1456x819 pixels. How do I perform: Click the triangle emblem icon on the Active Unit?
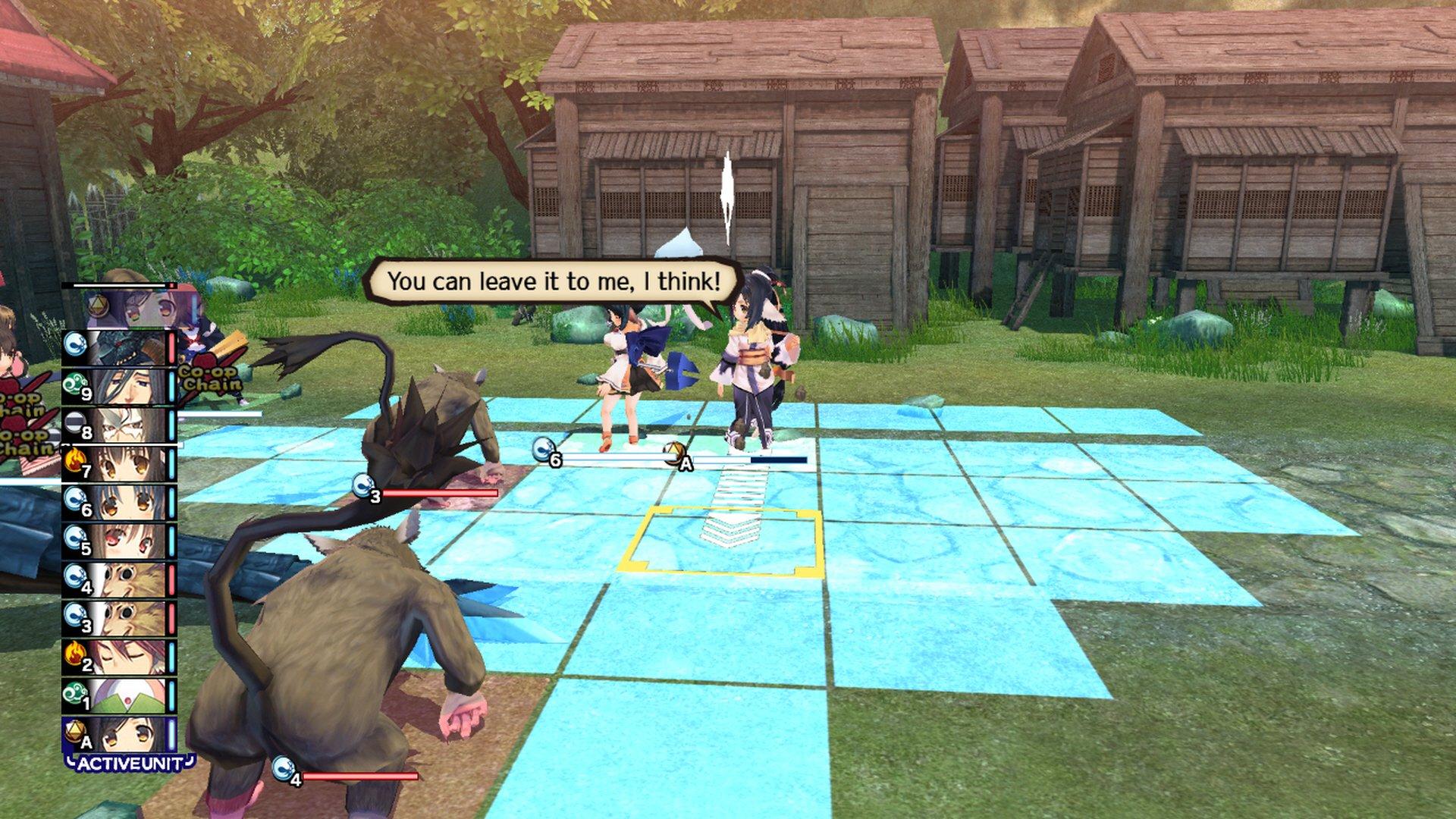(75, 730)
